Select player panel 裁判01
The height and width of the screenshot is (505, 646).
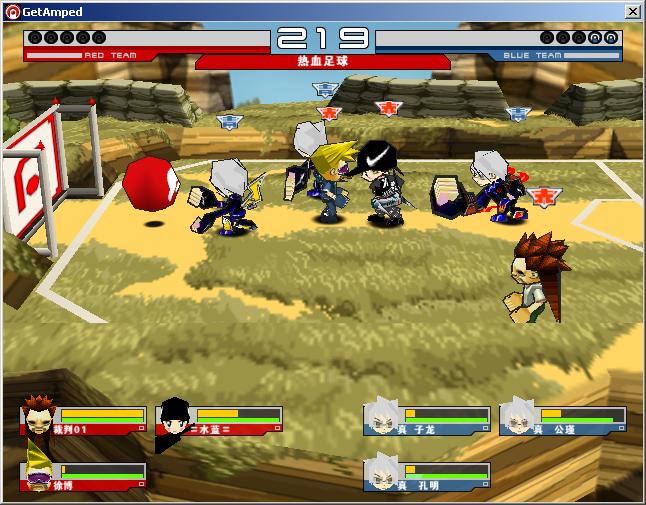86,420
